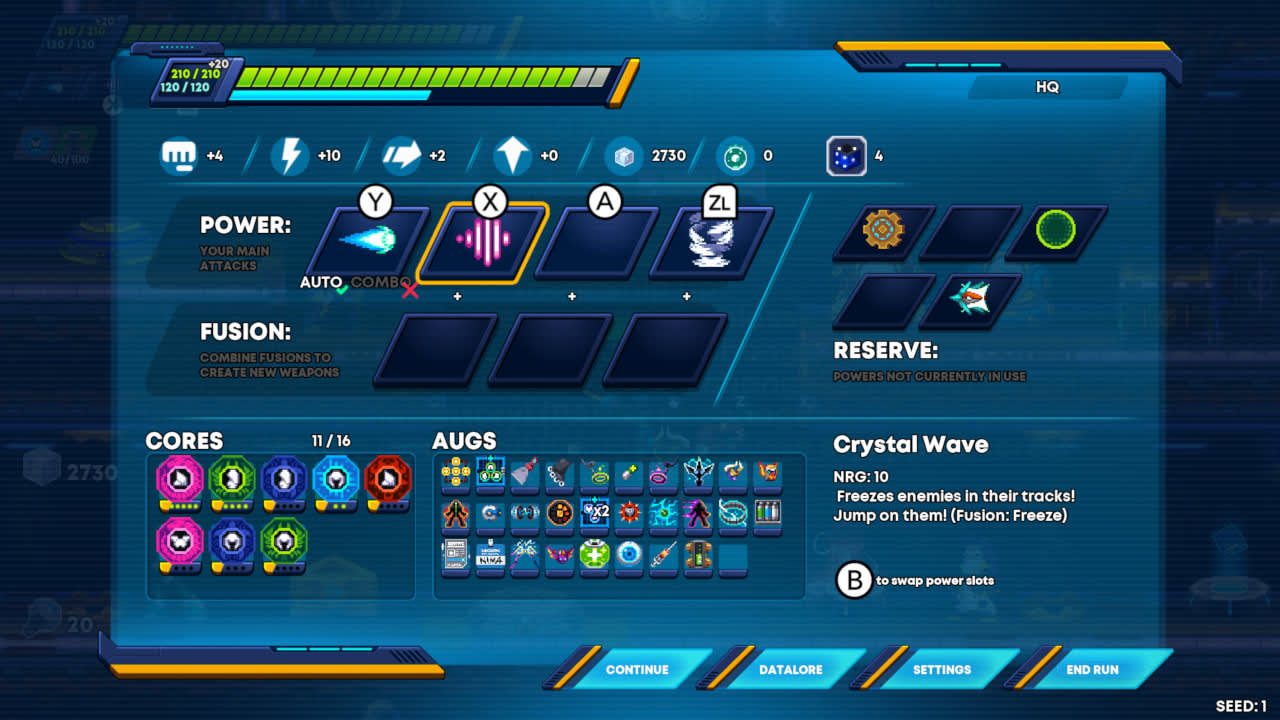Click the NINJA card augment
1280x720 pixels.
[x=489, y=555]
